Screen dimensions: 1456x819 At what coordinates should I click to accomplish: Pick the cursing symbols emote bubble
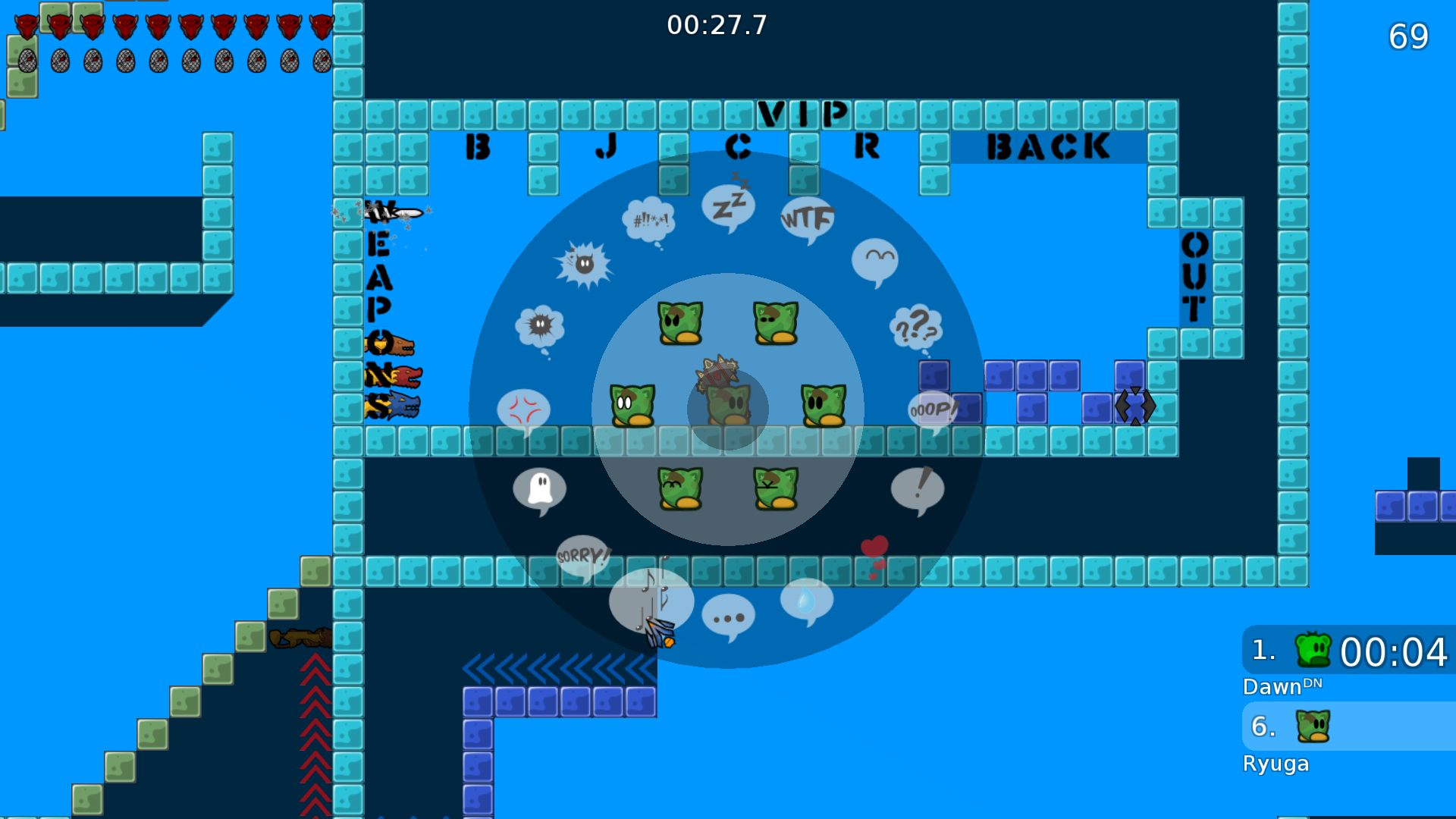[648, 221]
